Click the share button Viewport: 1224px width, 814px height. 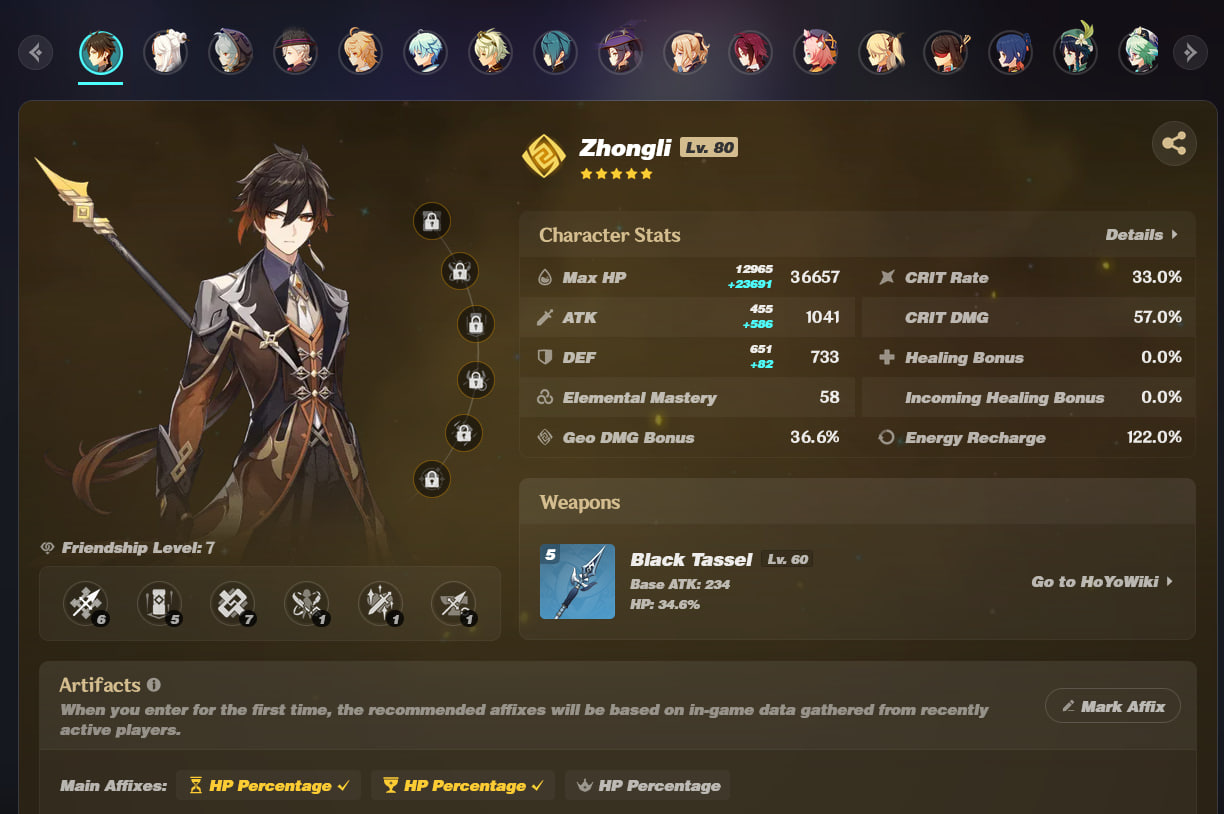(x=1174, y=144)
